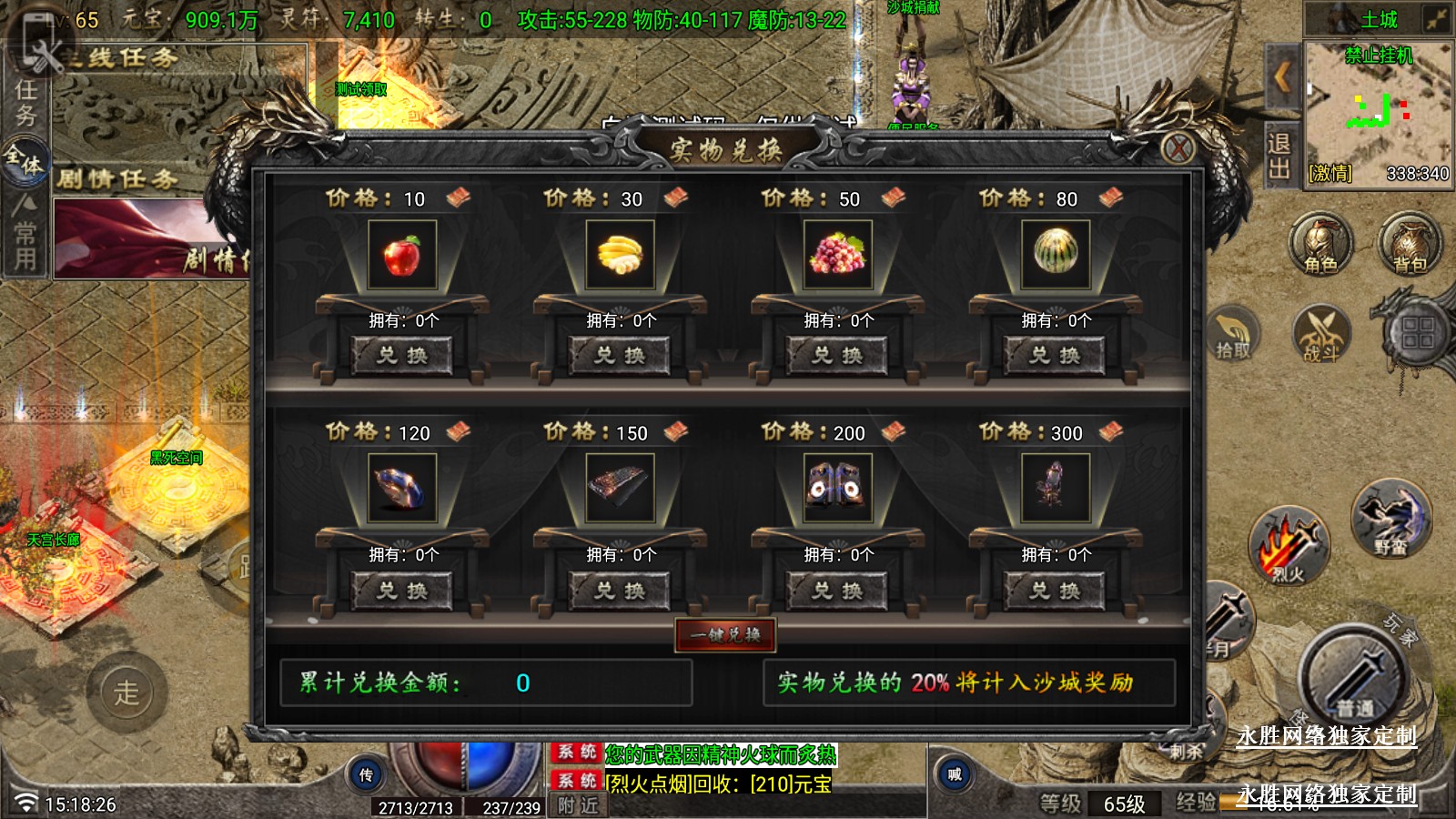Select the gaming chair item icon
The width and height of the screenshot is (1456, 819).
point(1055,488)
